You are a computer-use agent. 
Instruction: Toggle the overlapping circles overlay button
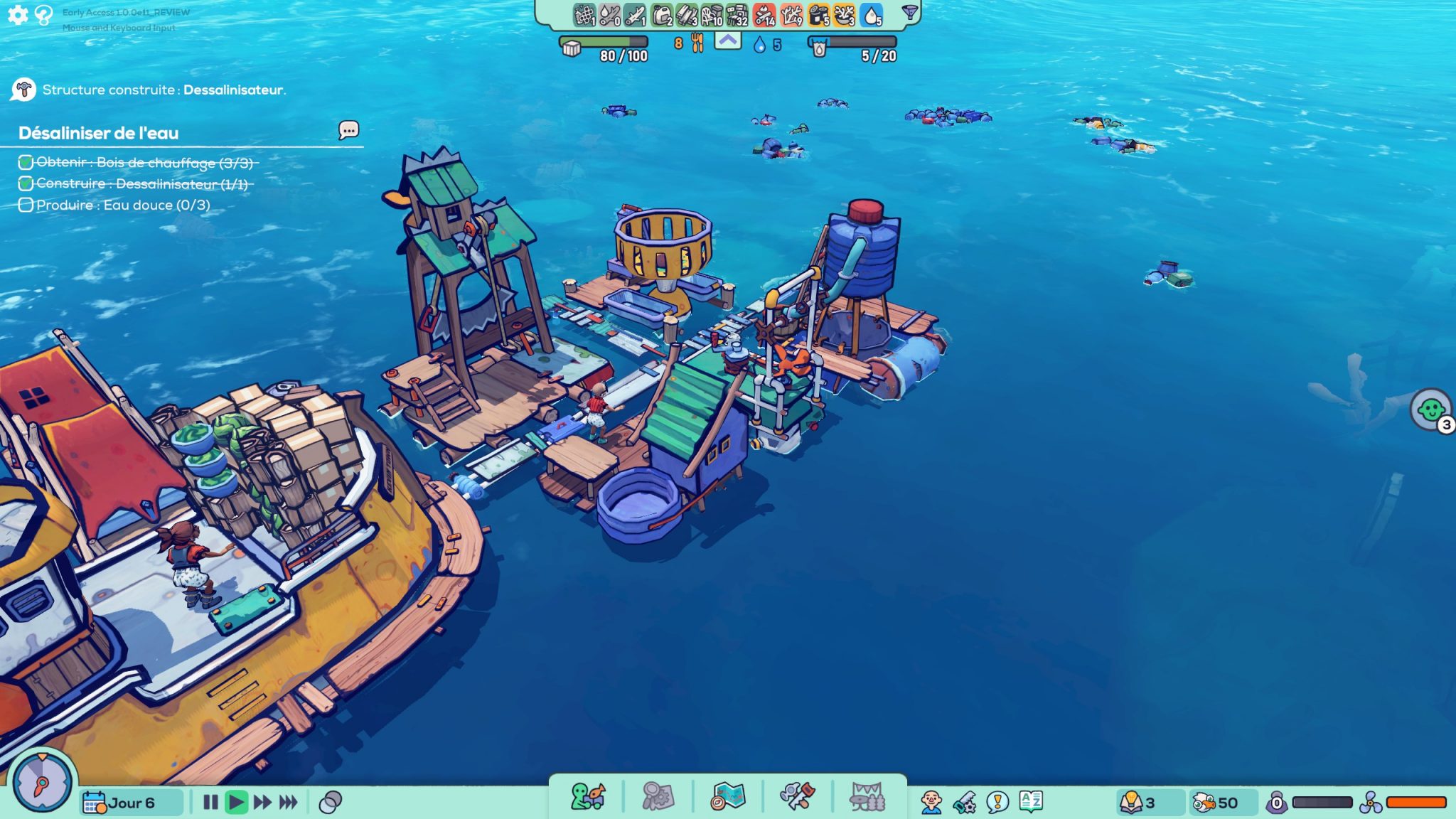point(331,803)
